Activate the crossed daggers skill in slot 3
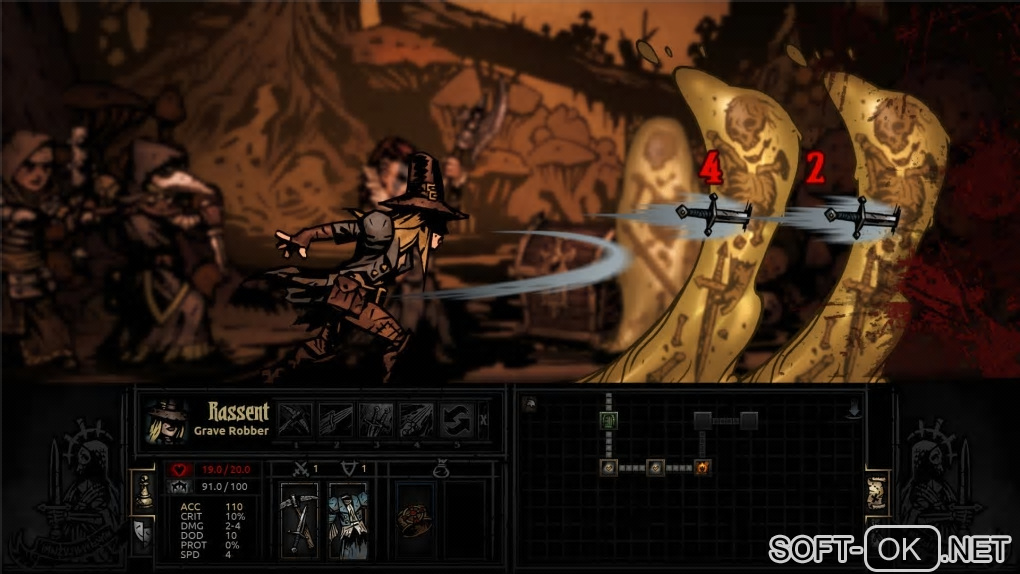The image size is (1020, 574). [x=377, y=418]
